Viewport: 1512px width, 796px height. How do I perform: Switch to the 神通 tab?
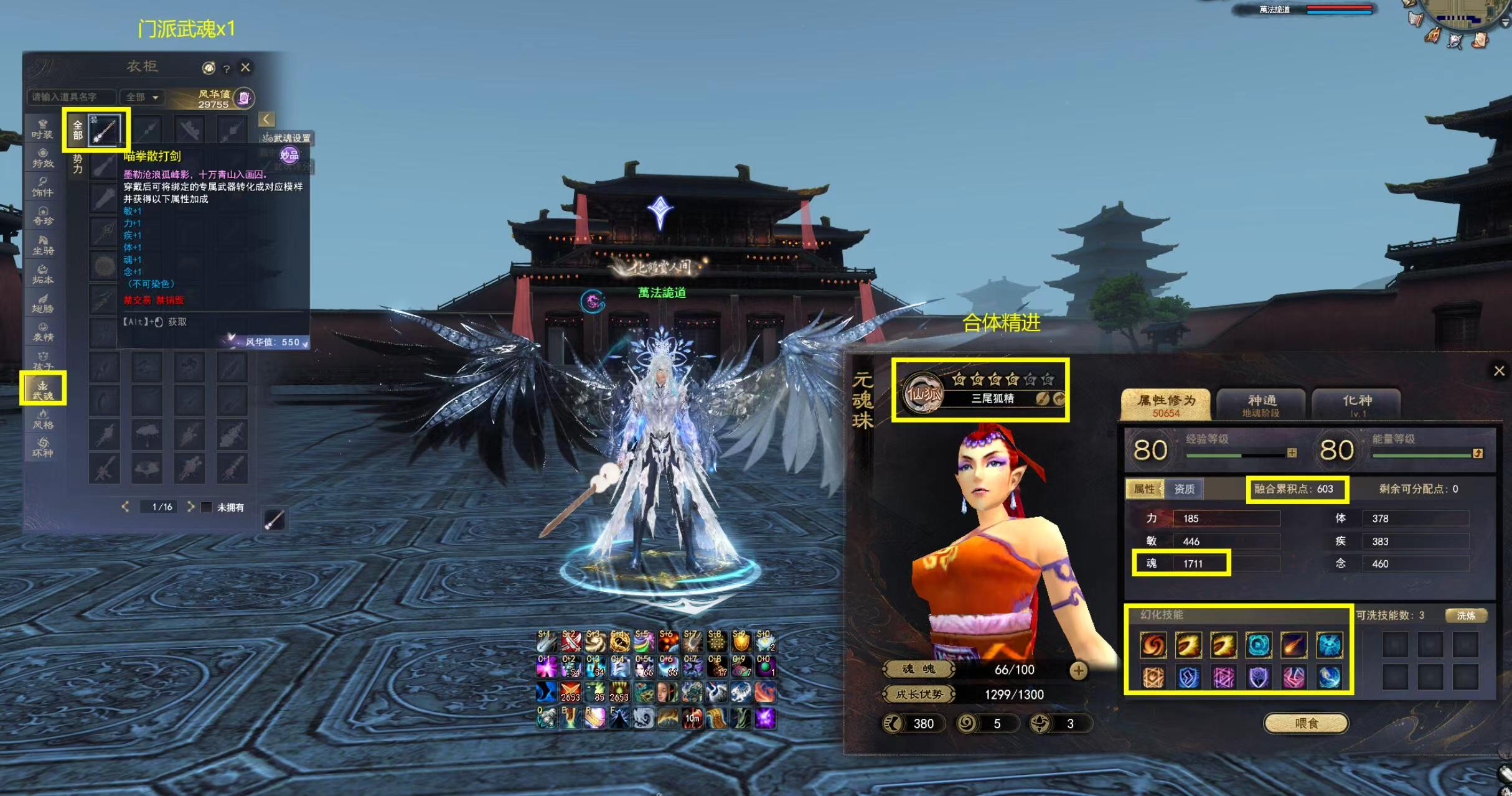1262,405
